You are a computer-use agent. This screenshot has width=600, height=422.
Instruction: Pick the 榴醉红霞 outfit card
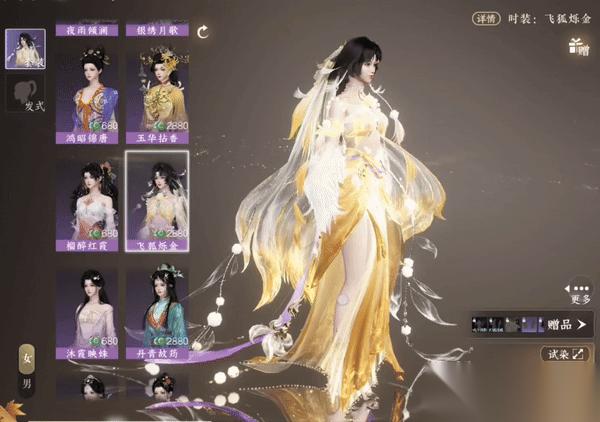tap(86, 199)
